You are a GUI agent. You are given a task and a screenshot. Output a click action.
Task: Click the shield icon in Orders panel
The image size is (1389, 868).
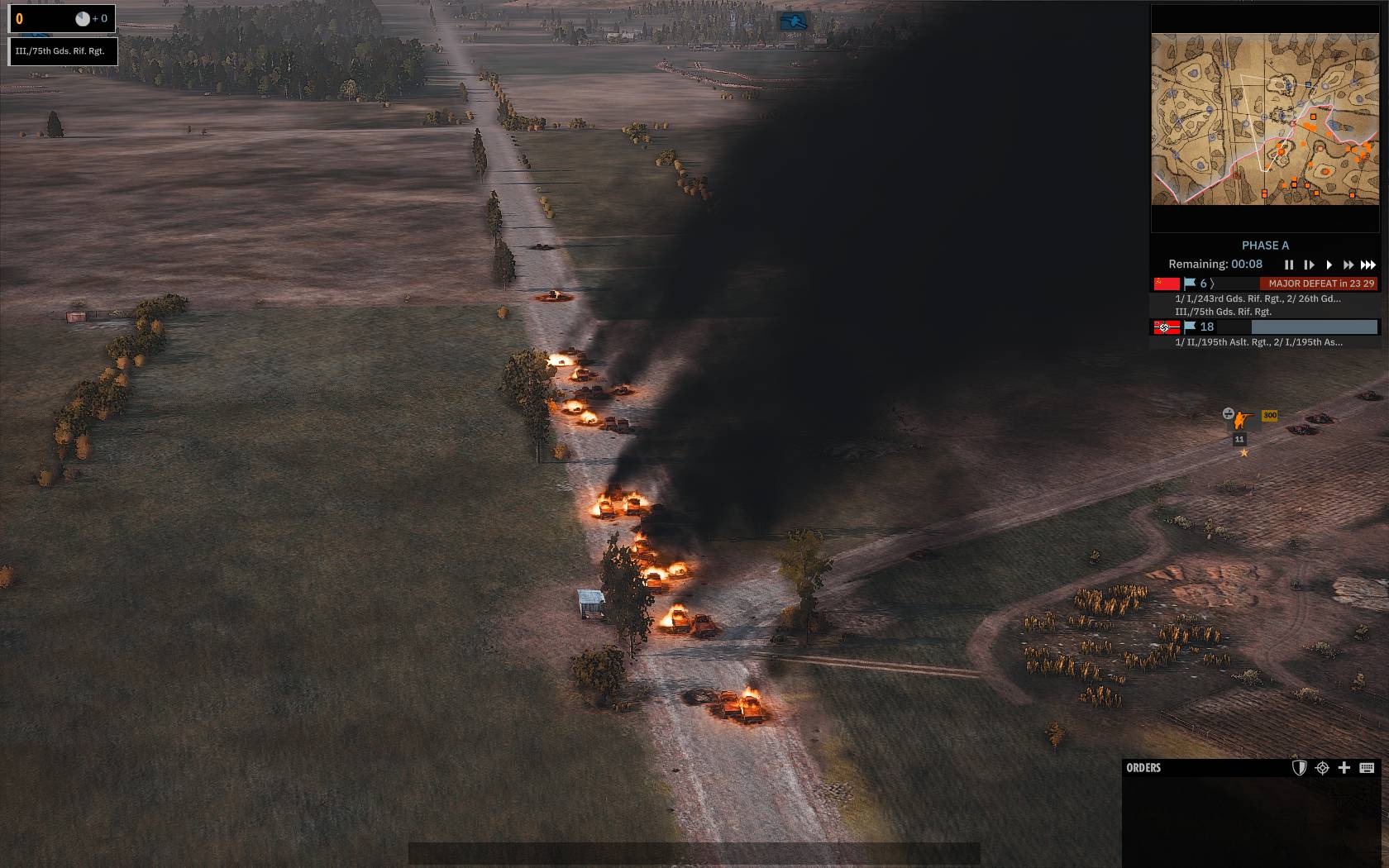[1299, 768]
